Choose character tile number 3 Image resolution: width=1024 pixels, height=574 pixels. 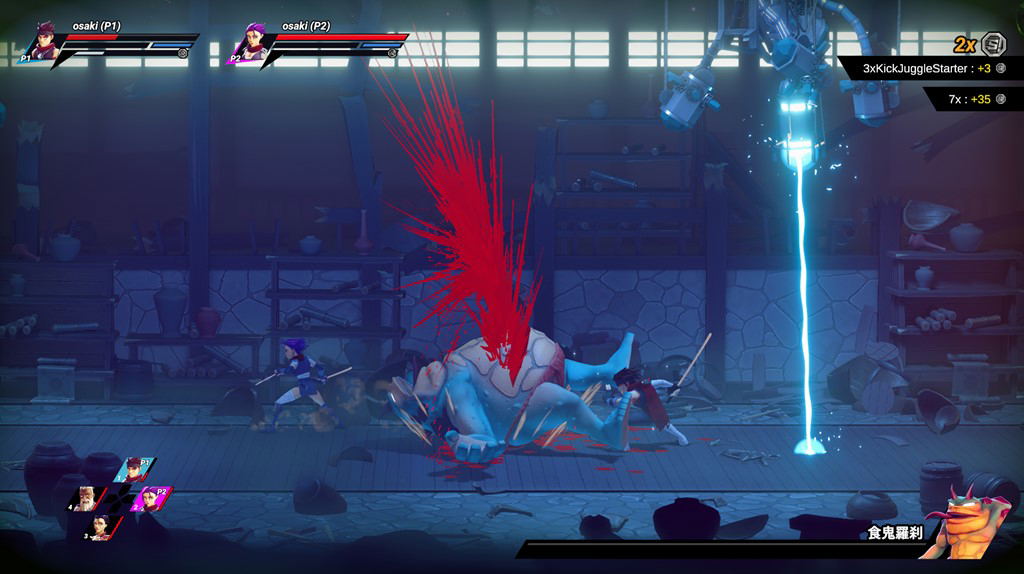click(102, 526)
